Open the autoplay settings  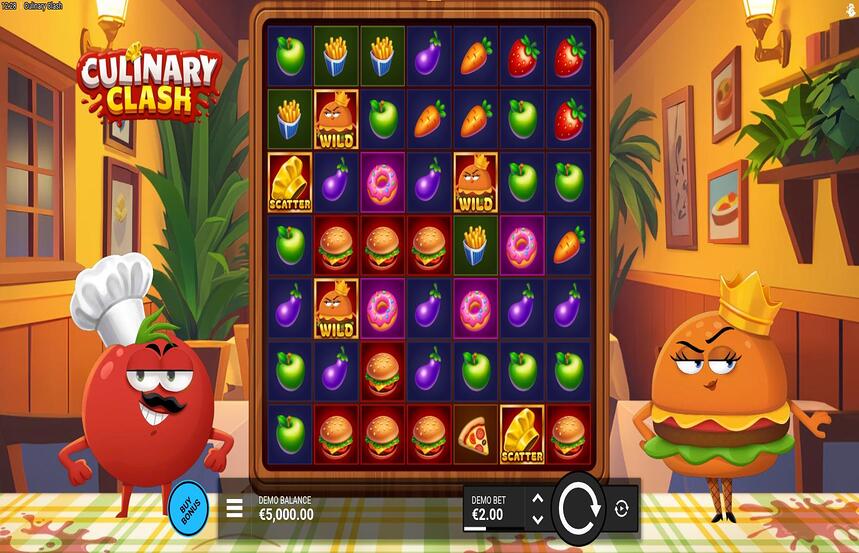(x=621, y=508)
